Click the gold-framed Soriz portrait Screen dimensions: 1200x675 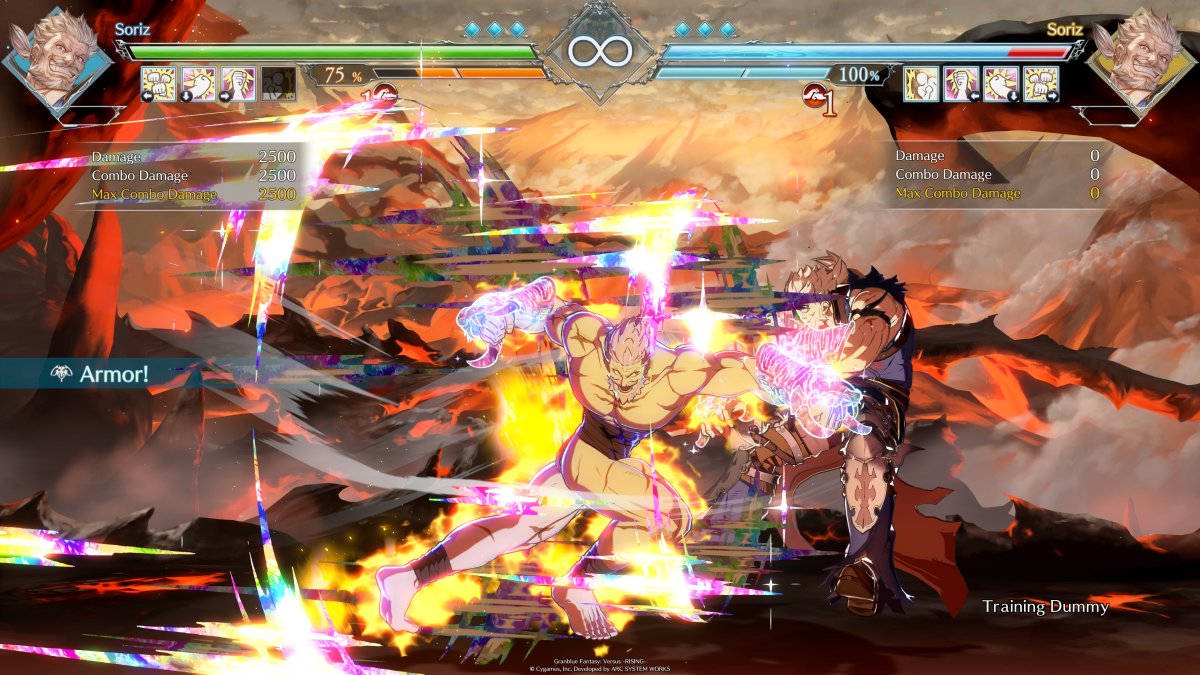(x=1141, y=58)
